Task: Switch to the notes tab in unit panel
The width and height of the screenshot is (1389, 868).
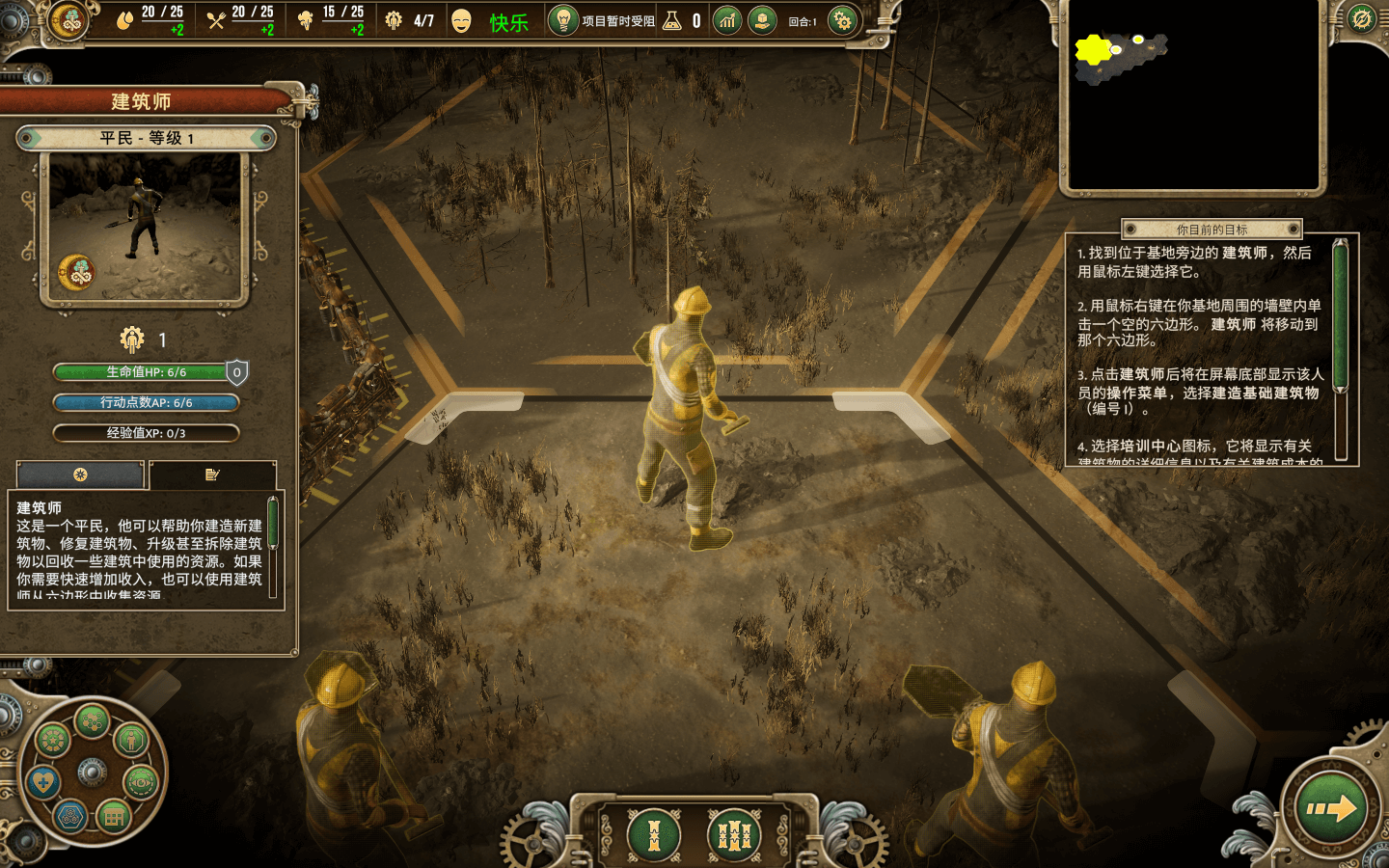Action: coord(212,475)
